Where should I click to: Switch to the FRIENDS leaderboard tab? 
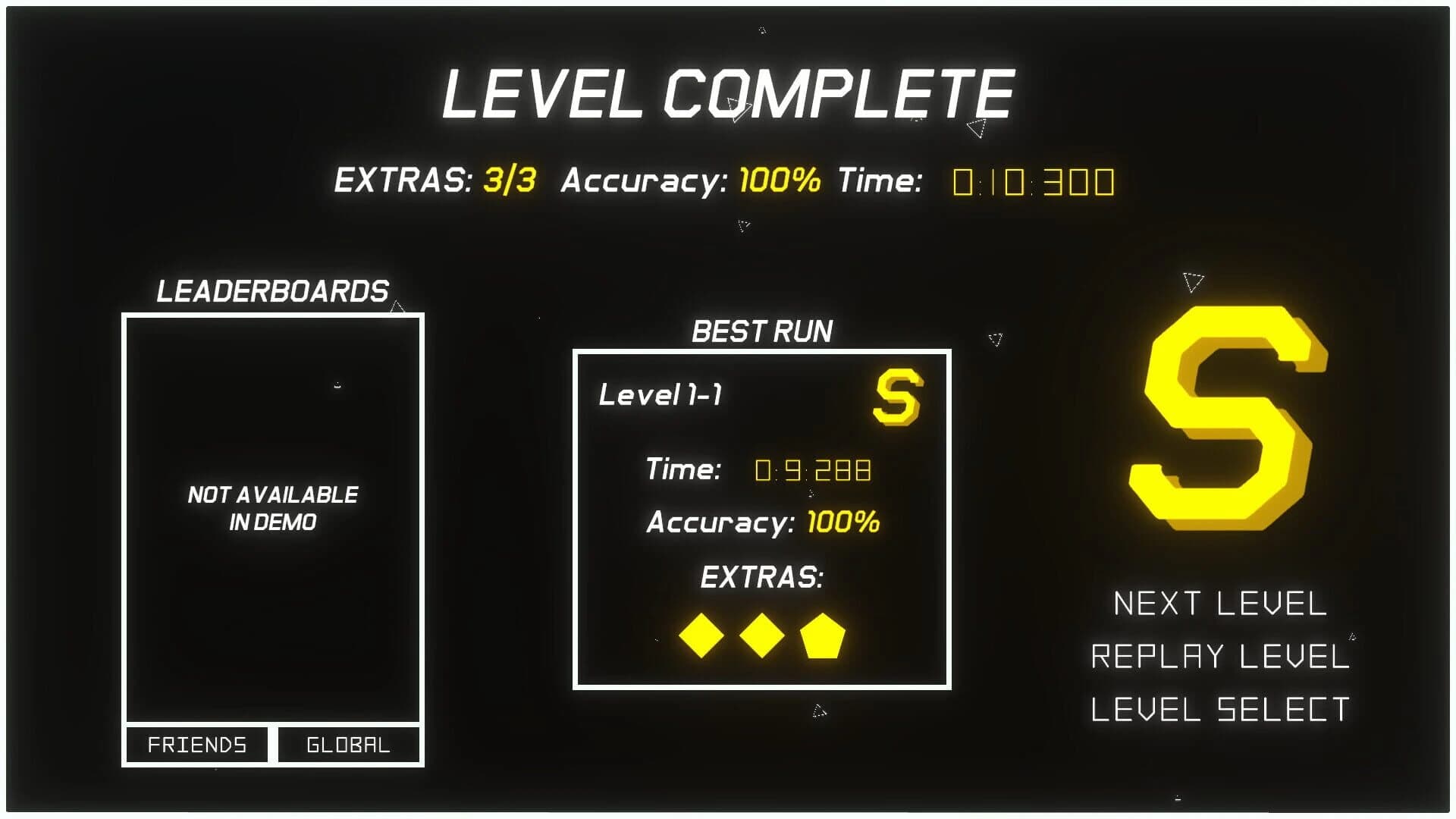pyautogui.click(x=196, y=745)
